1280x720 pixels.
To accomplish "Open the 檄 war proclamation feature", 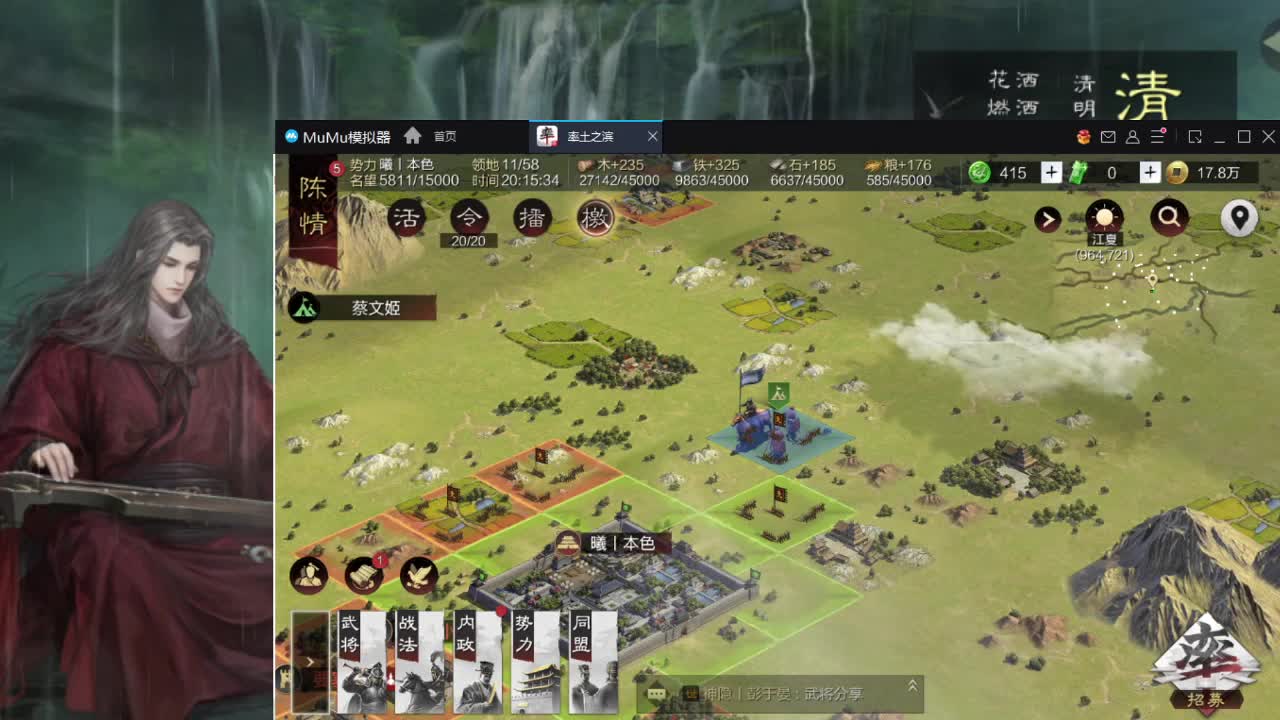I will 595,217.
